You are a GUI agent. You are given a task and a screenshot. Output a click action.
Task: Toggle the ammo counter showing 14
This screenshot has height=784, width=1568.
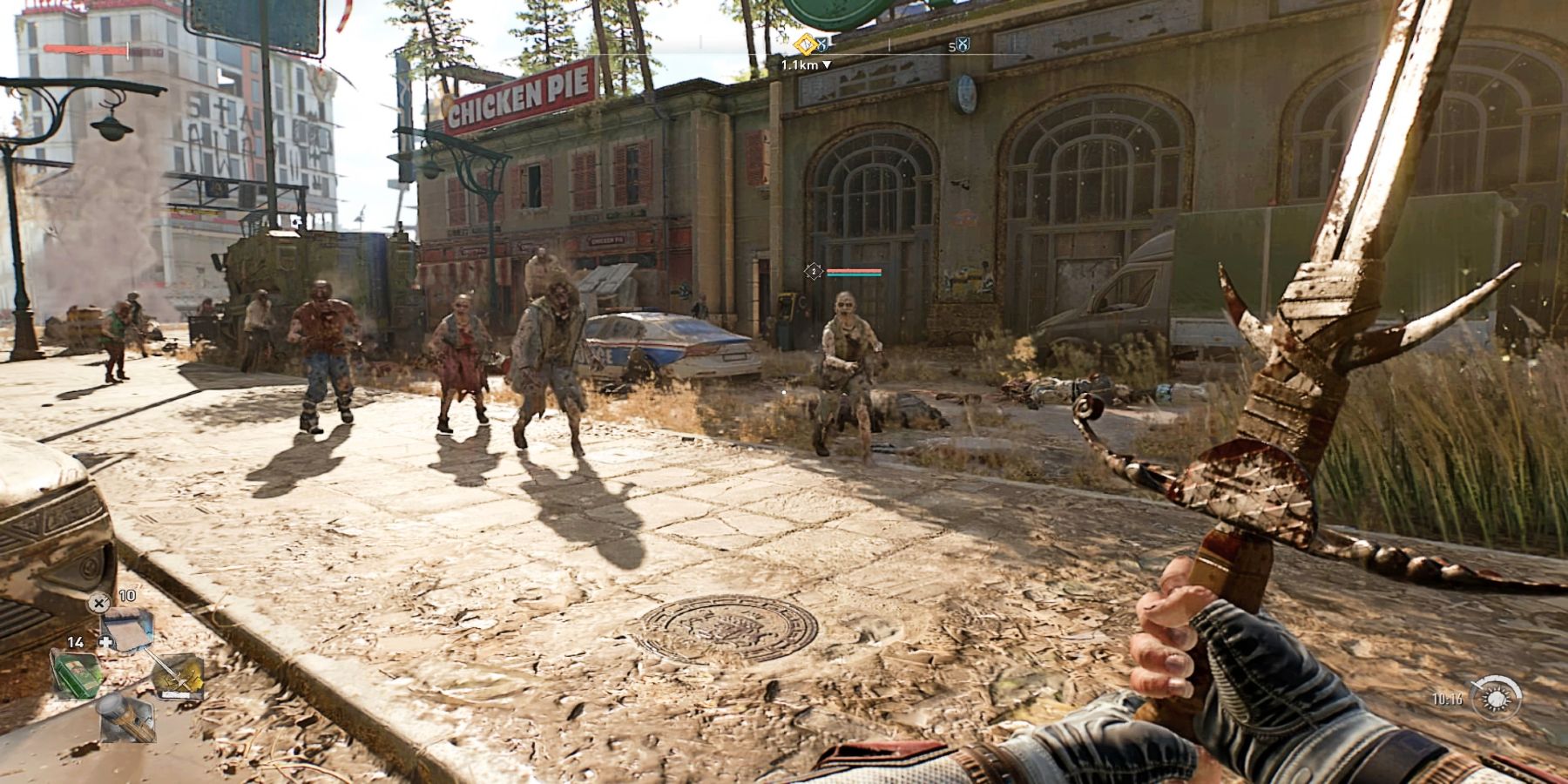pyautogui.click(x=75, y=642)
